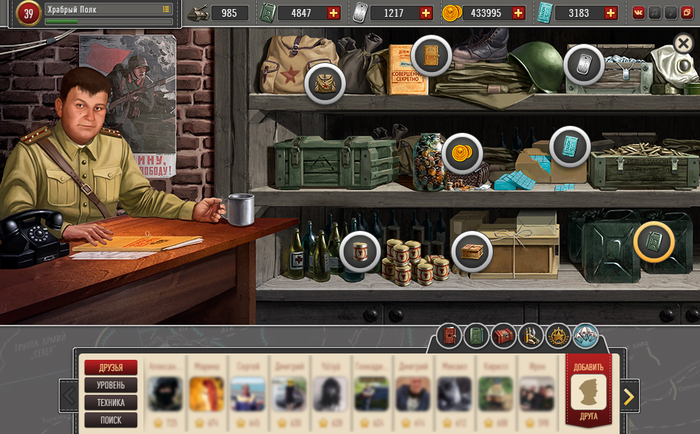The width and height of the screenshot is (700, 434).
Task: Select the wooden supply crate icon
Action: click(471, 251)
